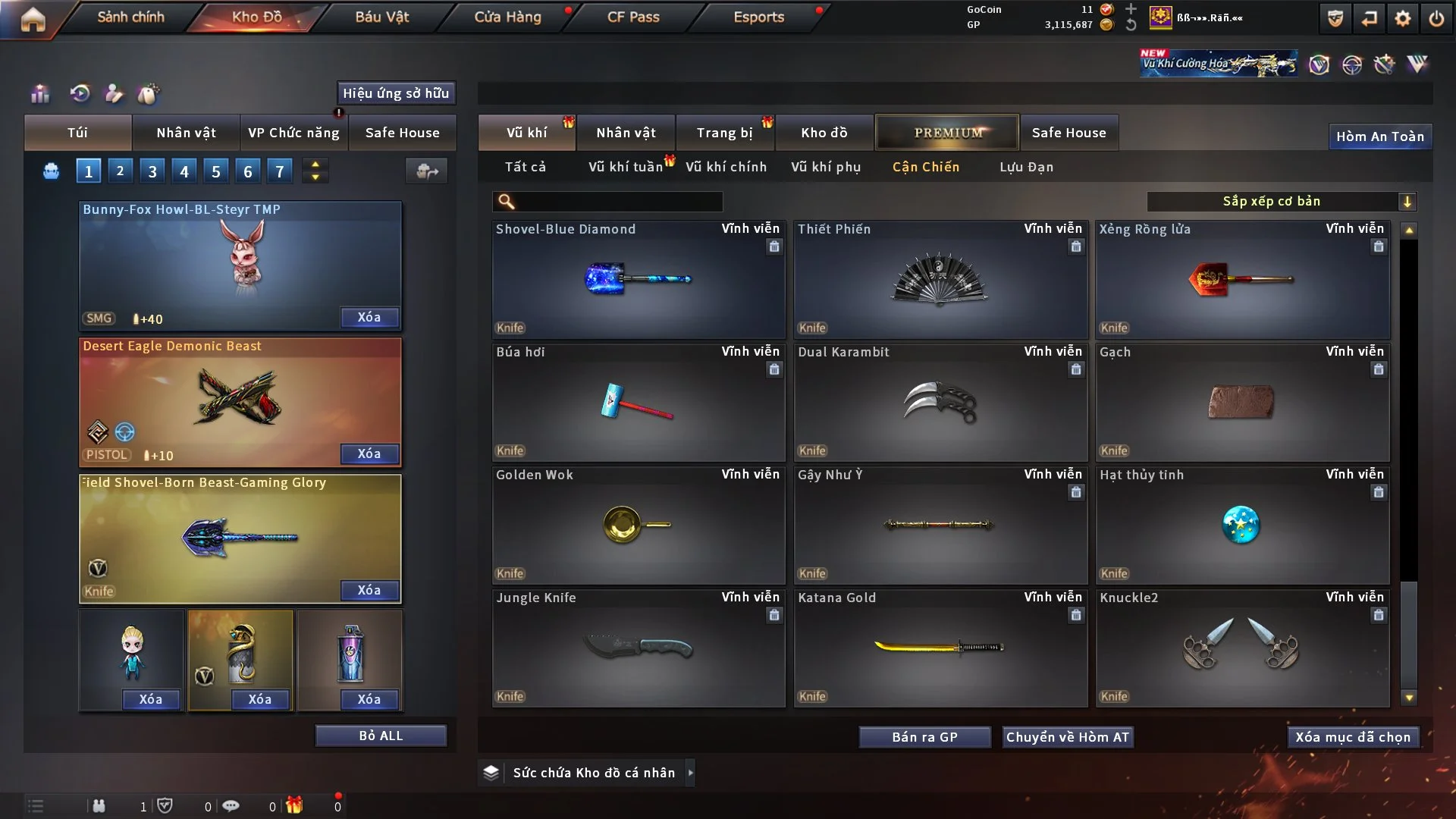
Task: Remove all gear with Bỏ ALL
Action: pos(381,736)
